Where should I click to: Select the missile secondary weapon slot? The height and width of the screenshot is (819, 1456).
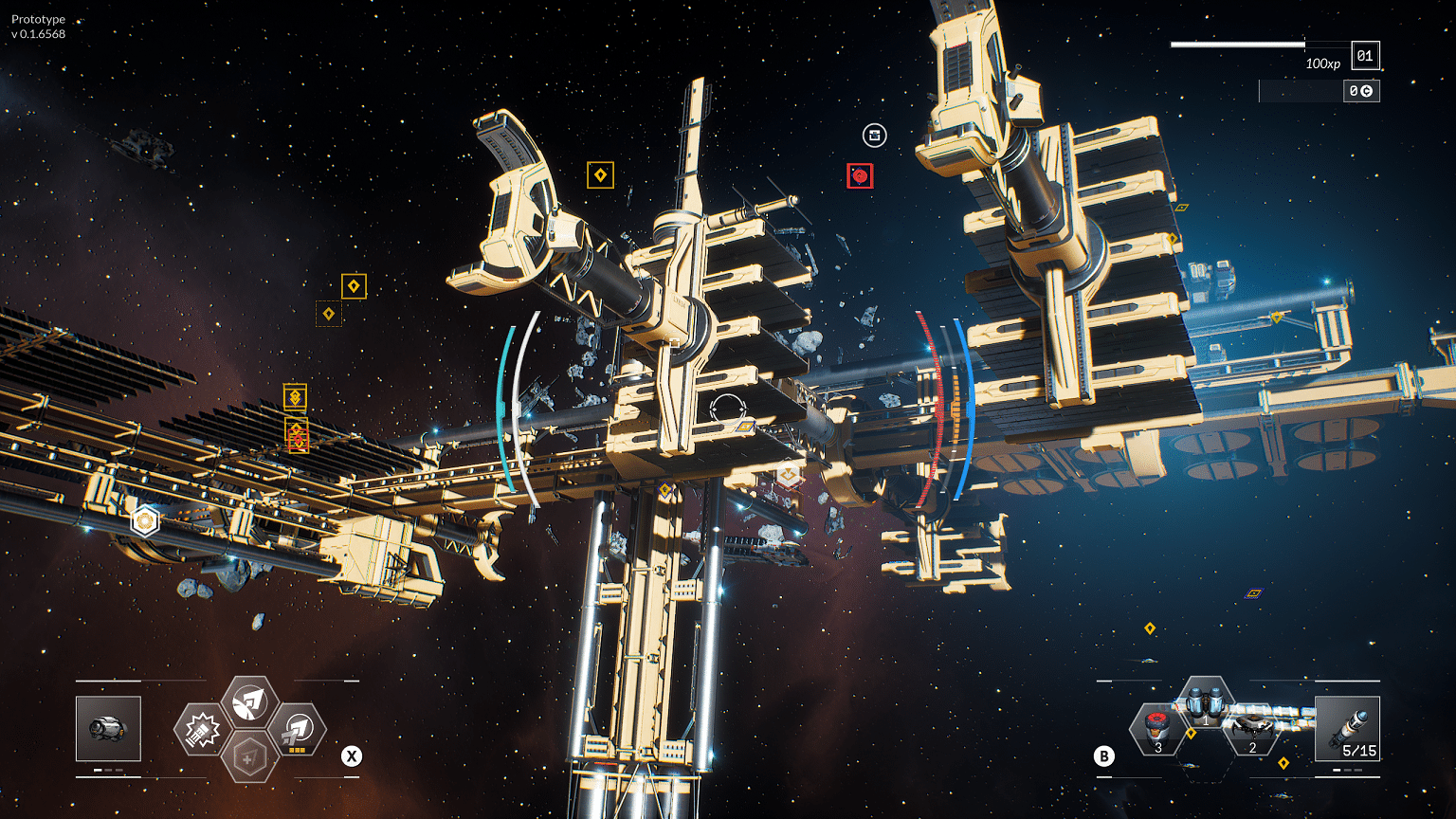1347,728
